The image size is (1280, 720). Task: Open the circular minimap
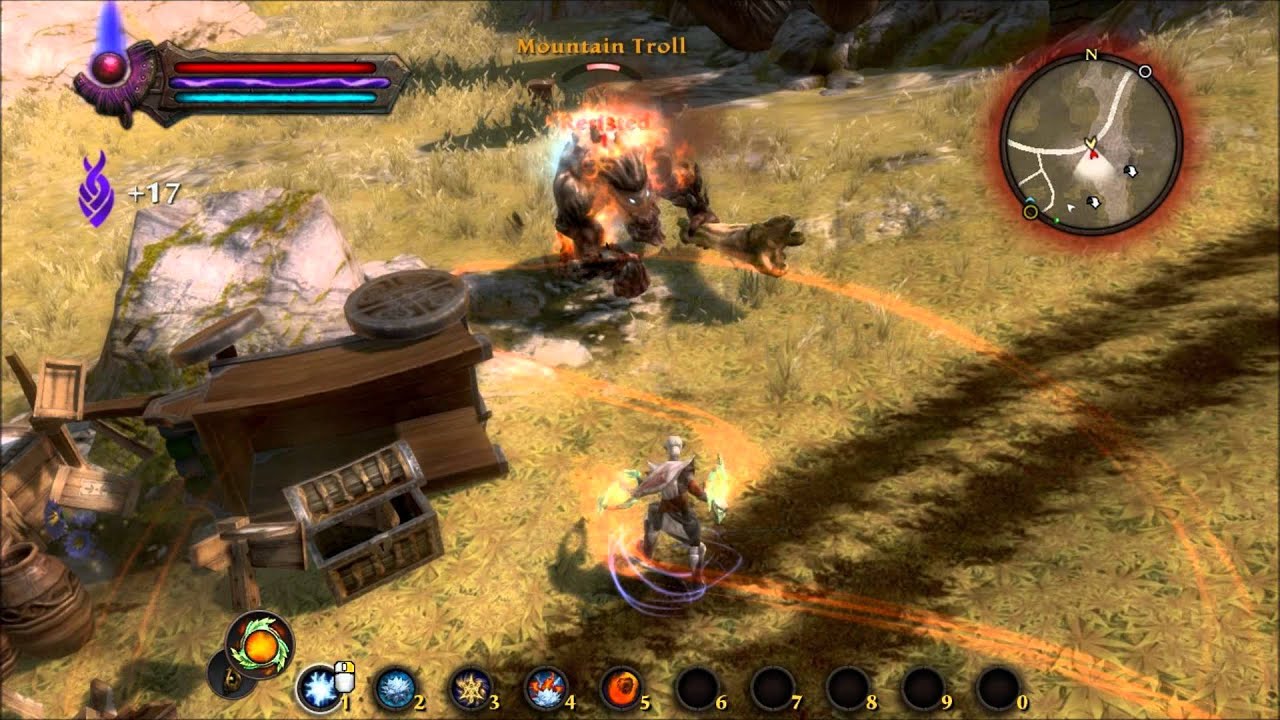(1092, 144)
